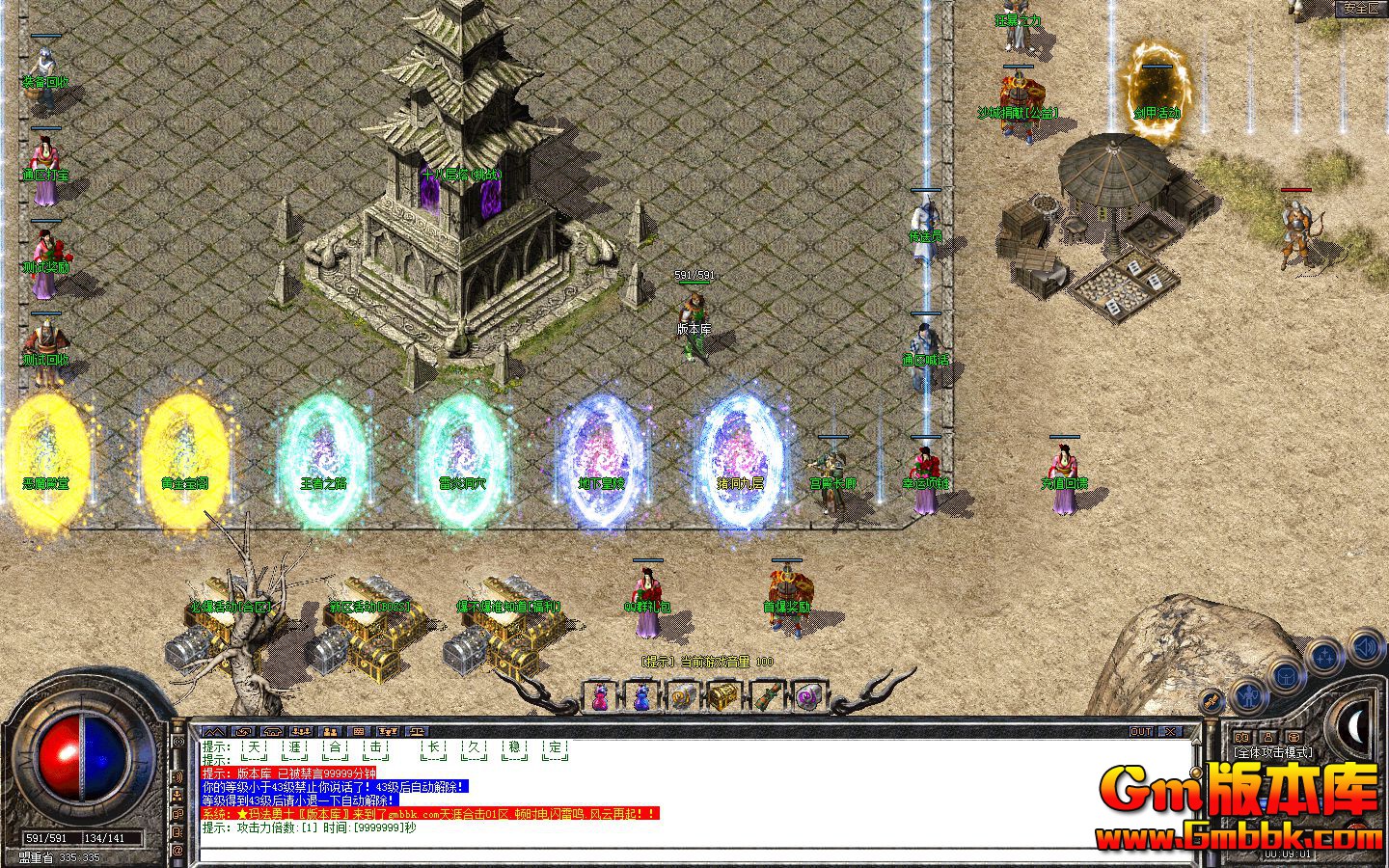Open the round inventory bag icon

pyautogui.click(x=1287, y=677)
